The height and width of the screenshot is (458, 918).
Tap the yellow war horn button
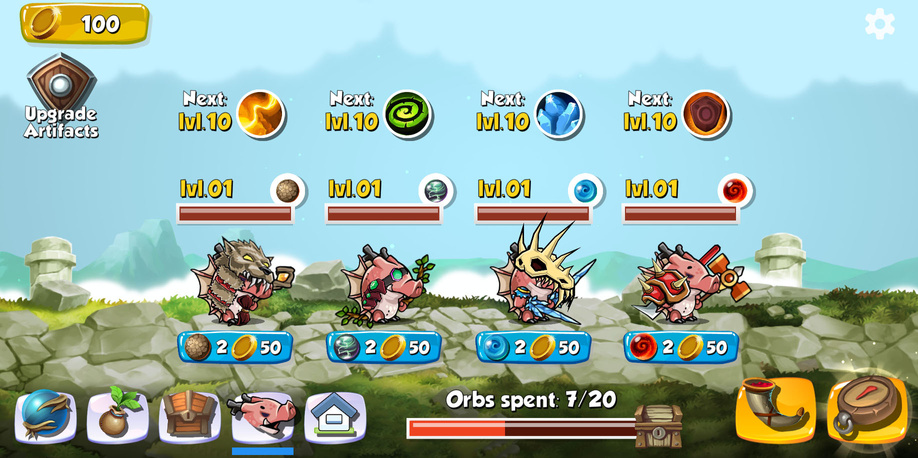[x=775, y=410]
